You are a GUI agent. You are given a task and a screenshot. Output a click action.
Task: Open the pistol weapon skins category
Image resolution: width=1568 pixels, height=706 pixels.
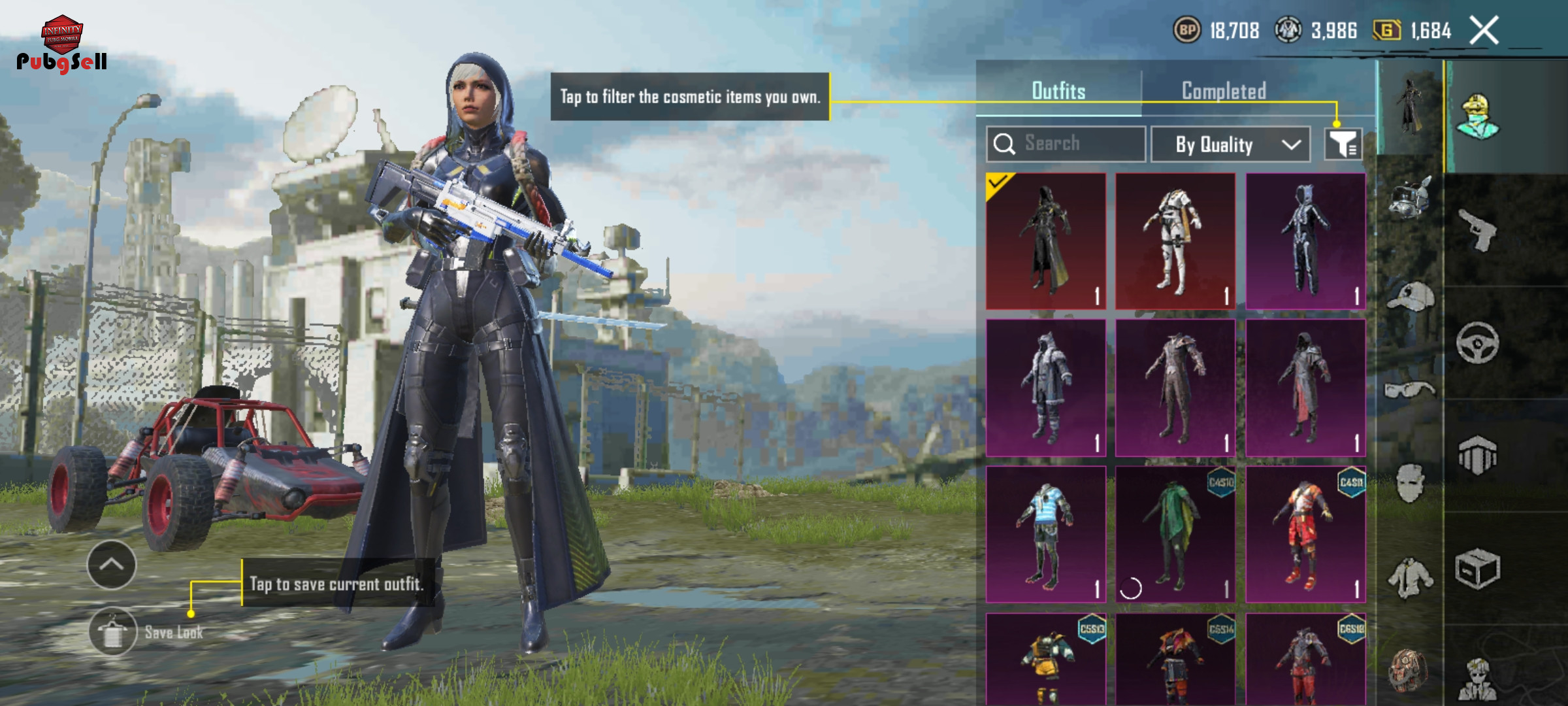pyautogui.click(x=1478, y=230)
